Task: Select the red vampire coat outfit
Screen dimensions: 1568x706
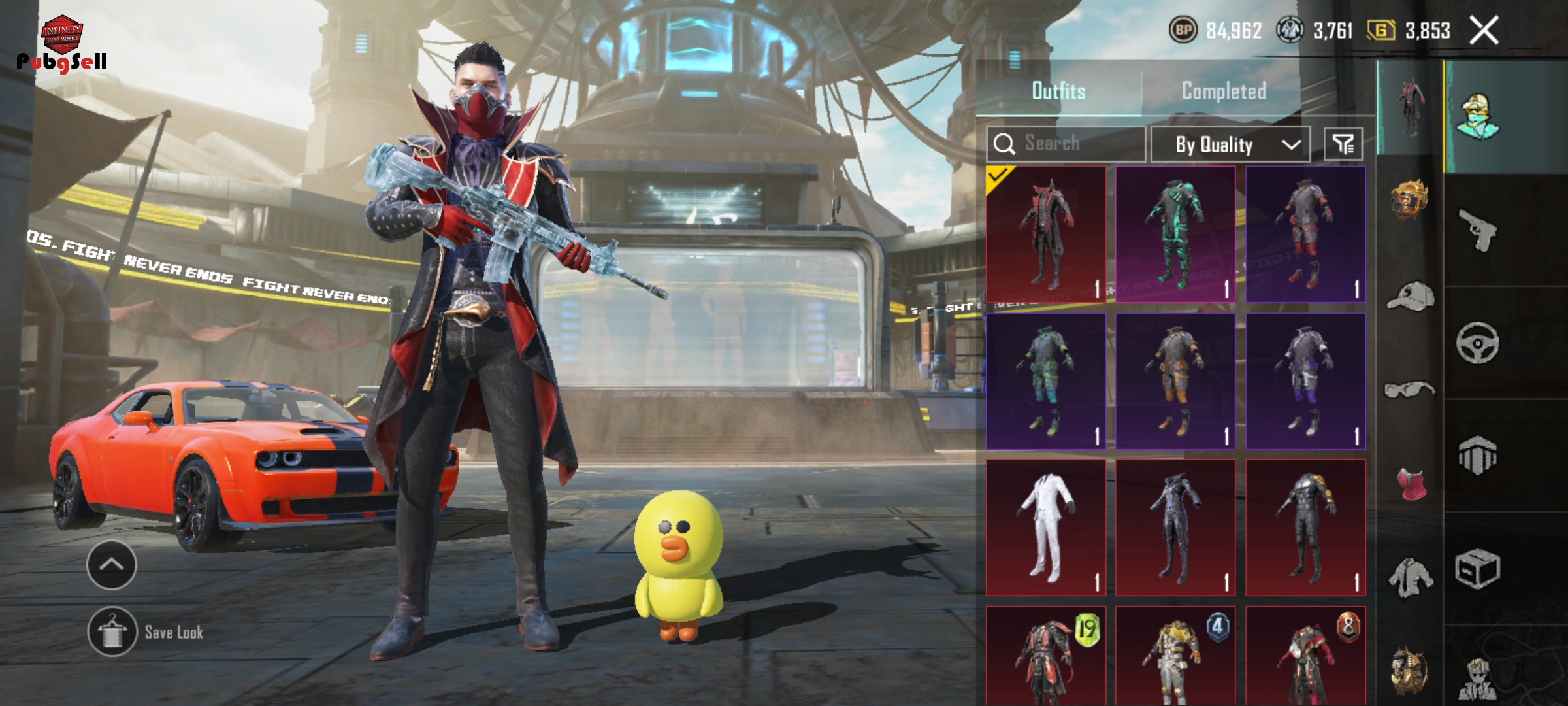Action: [x=1045, y=234]
